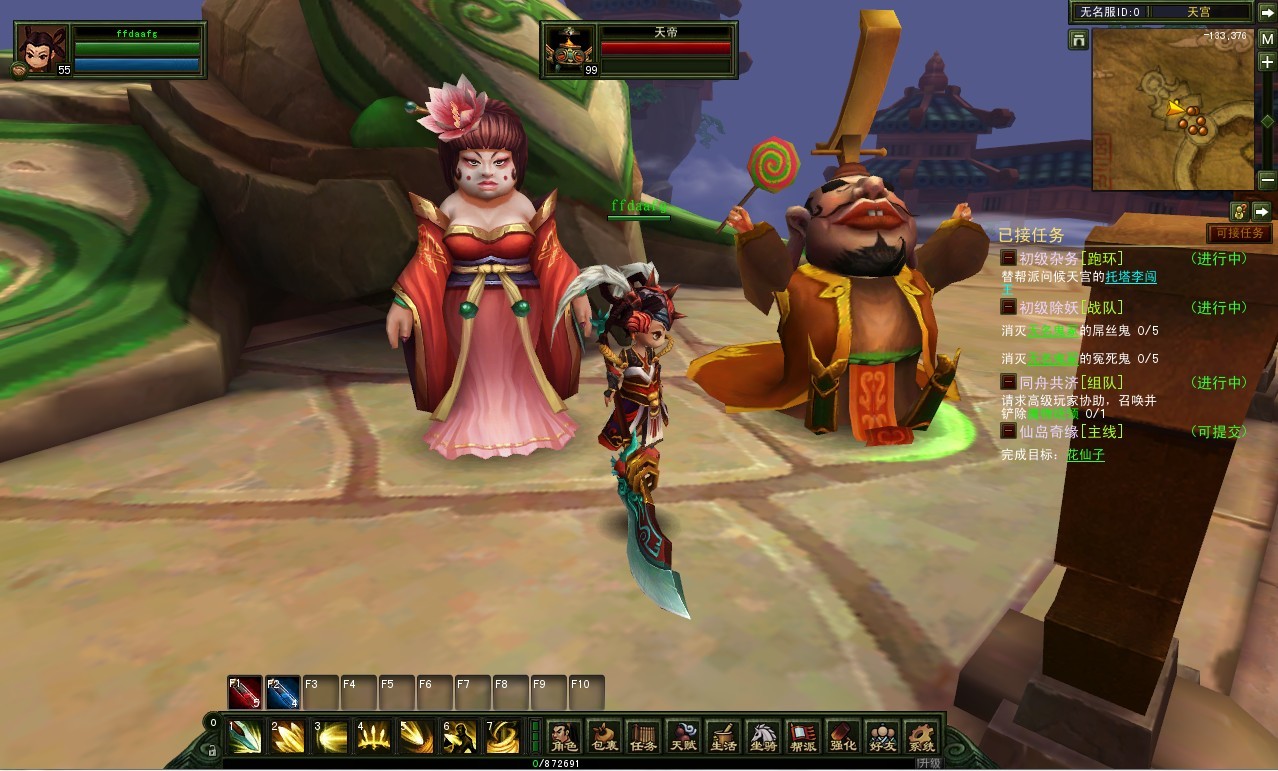Activate the golden whirlwind skill in slot 7
Image resolution: width=1278 pixels, height=771 pixels.
pyautogui.click(x=502, y=737)
